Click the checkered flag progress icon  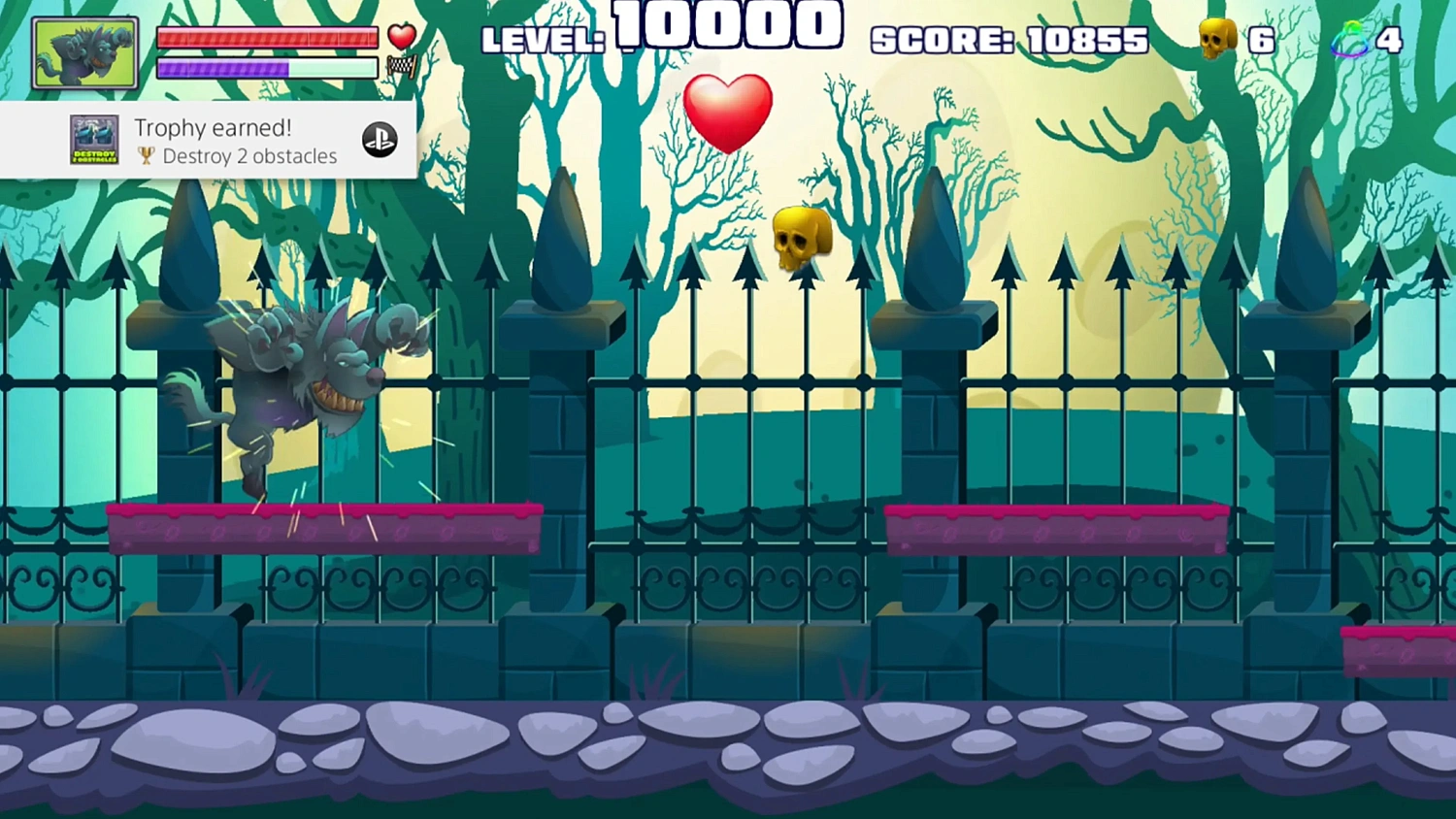(401, 67)
